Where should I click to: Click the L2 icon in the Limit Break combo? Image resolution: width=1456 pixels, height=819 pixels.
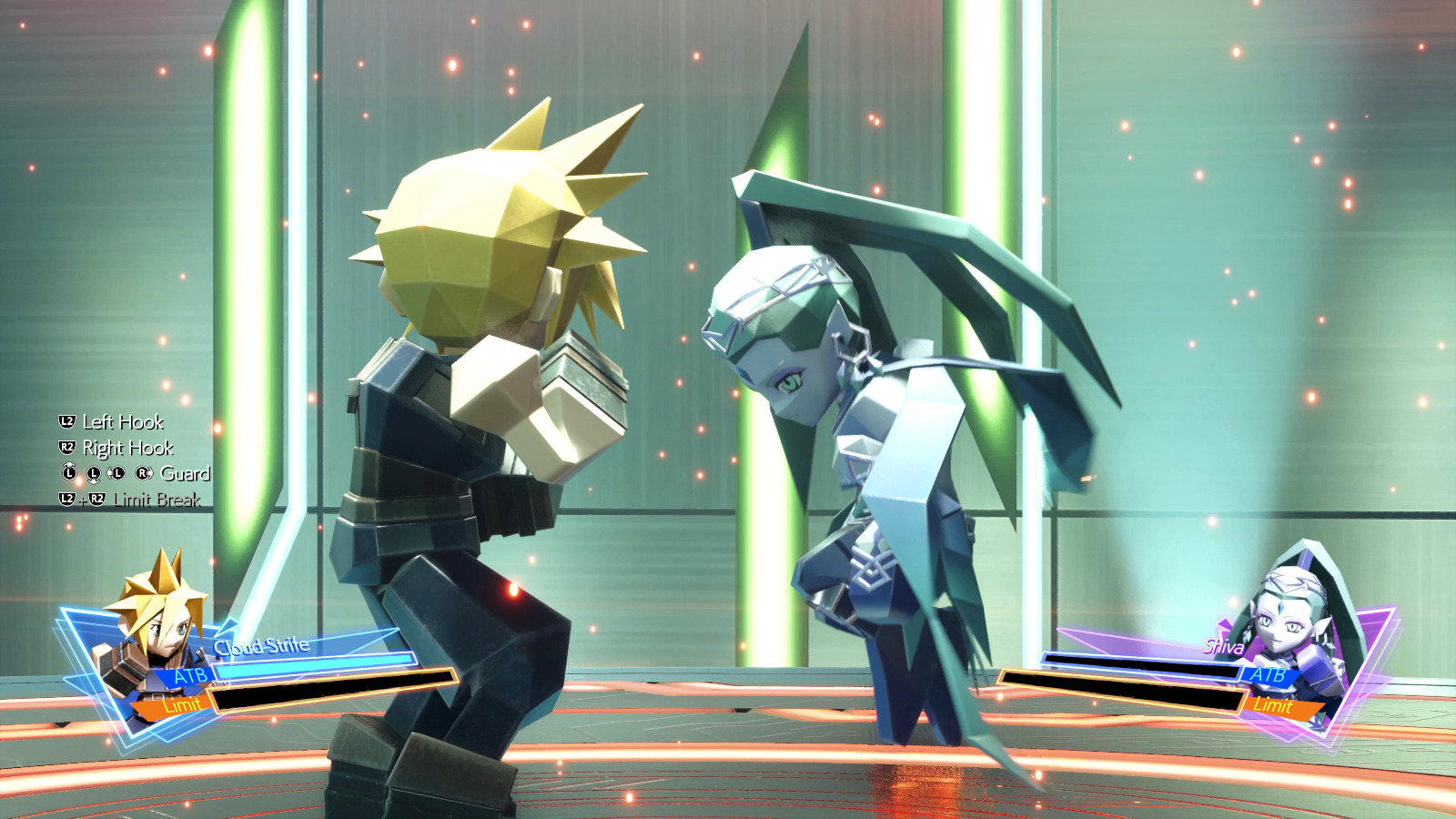click(66, 499)
